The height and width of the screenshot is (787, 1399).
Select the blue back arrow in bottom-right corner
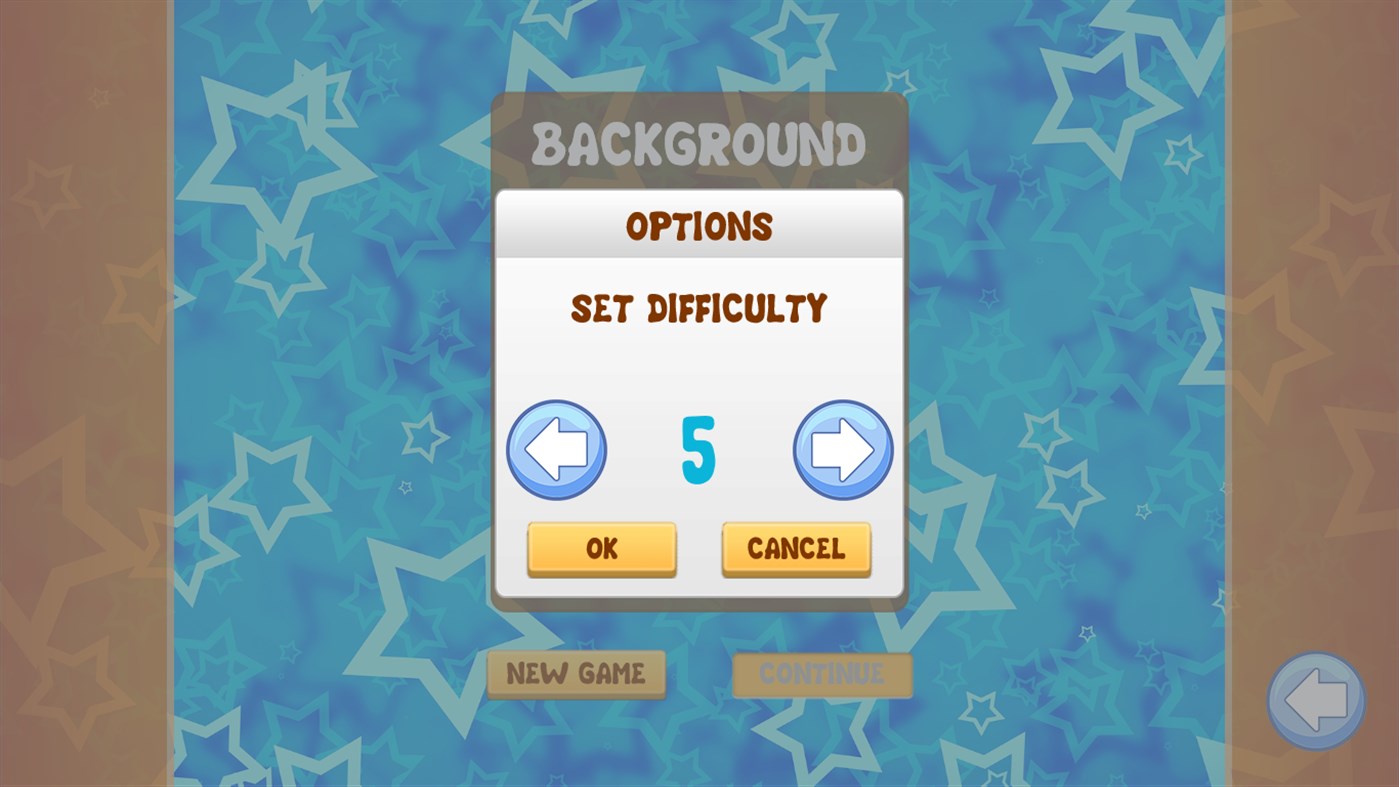coord(1314,701)
